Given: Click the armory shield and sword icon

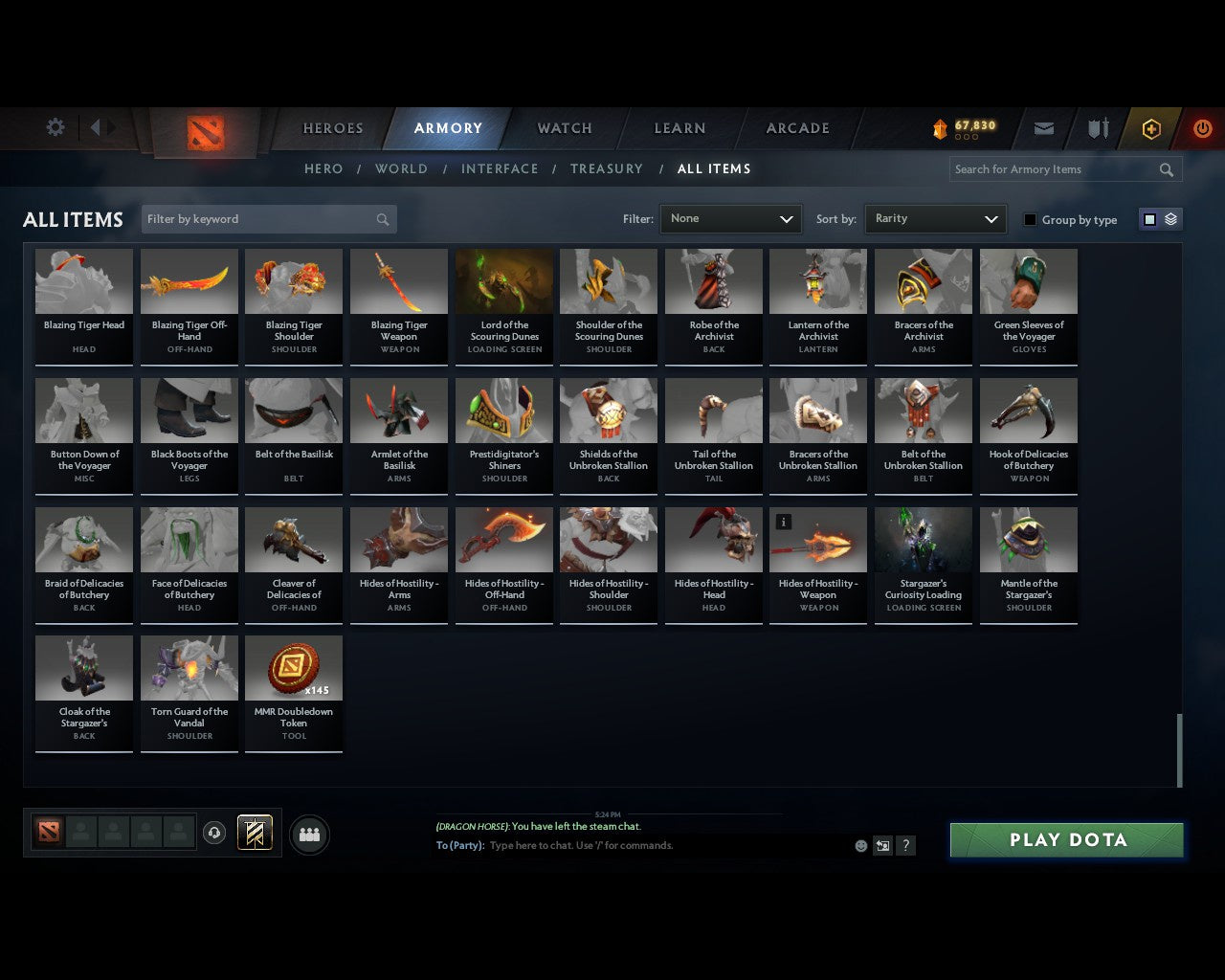Looking at the screenshot, I should pos(1097,128).
